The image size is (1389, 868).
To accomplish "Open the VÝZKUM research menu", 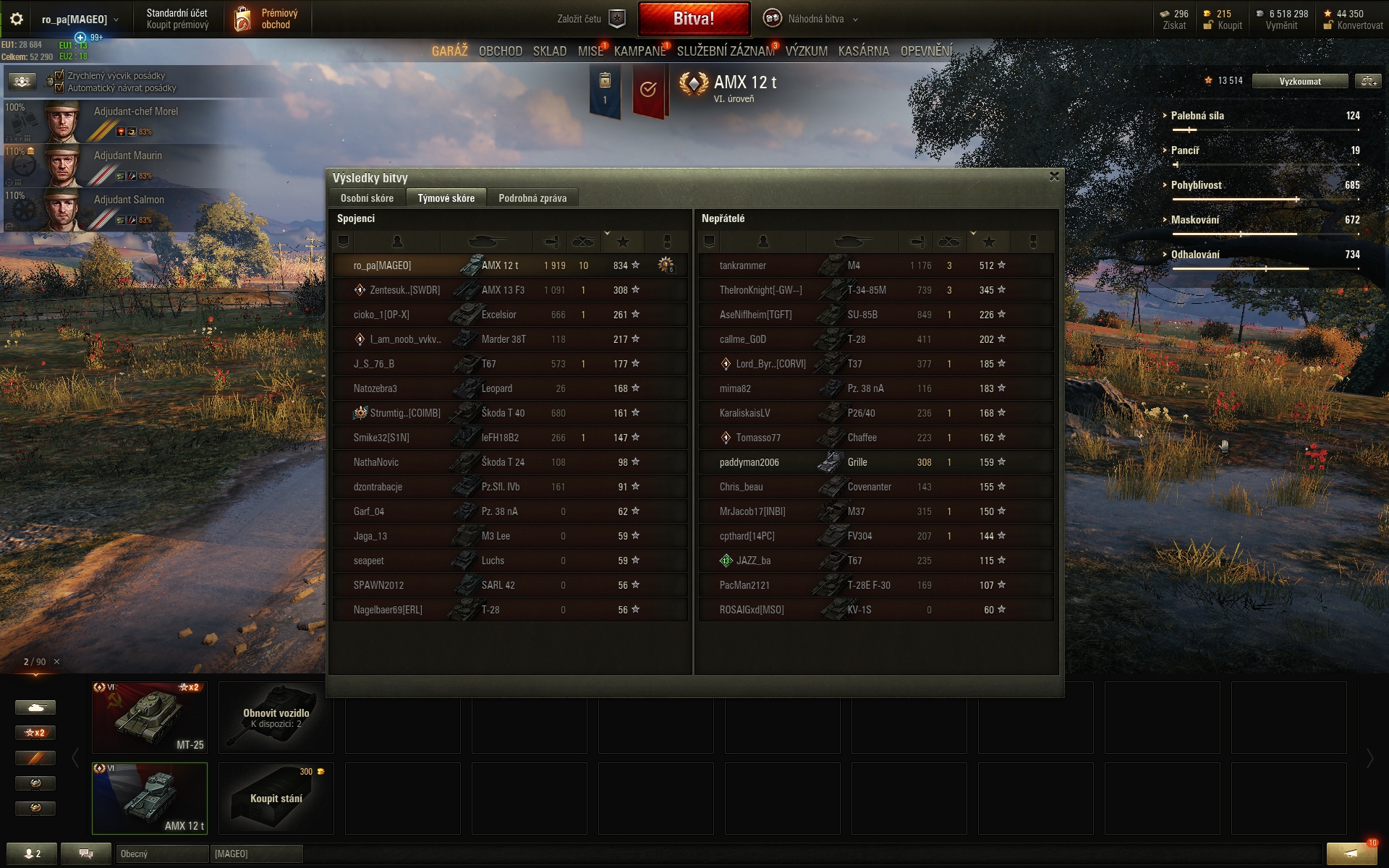I will click(x=806, y=51).
